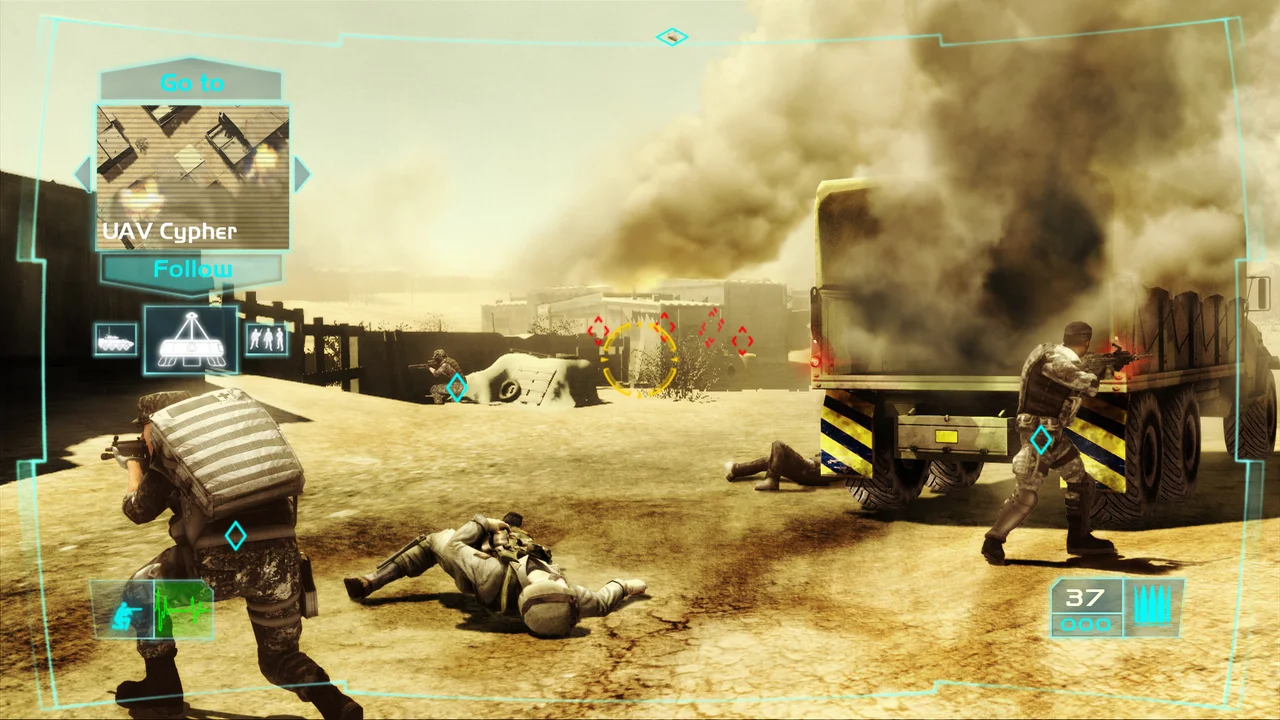This screenshot has width=1280, height=720.
Task: Toggle the tank unit selection frame
Action: tap(116, 340)
